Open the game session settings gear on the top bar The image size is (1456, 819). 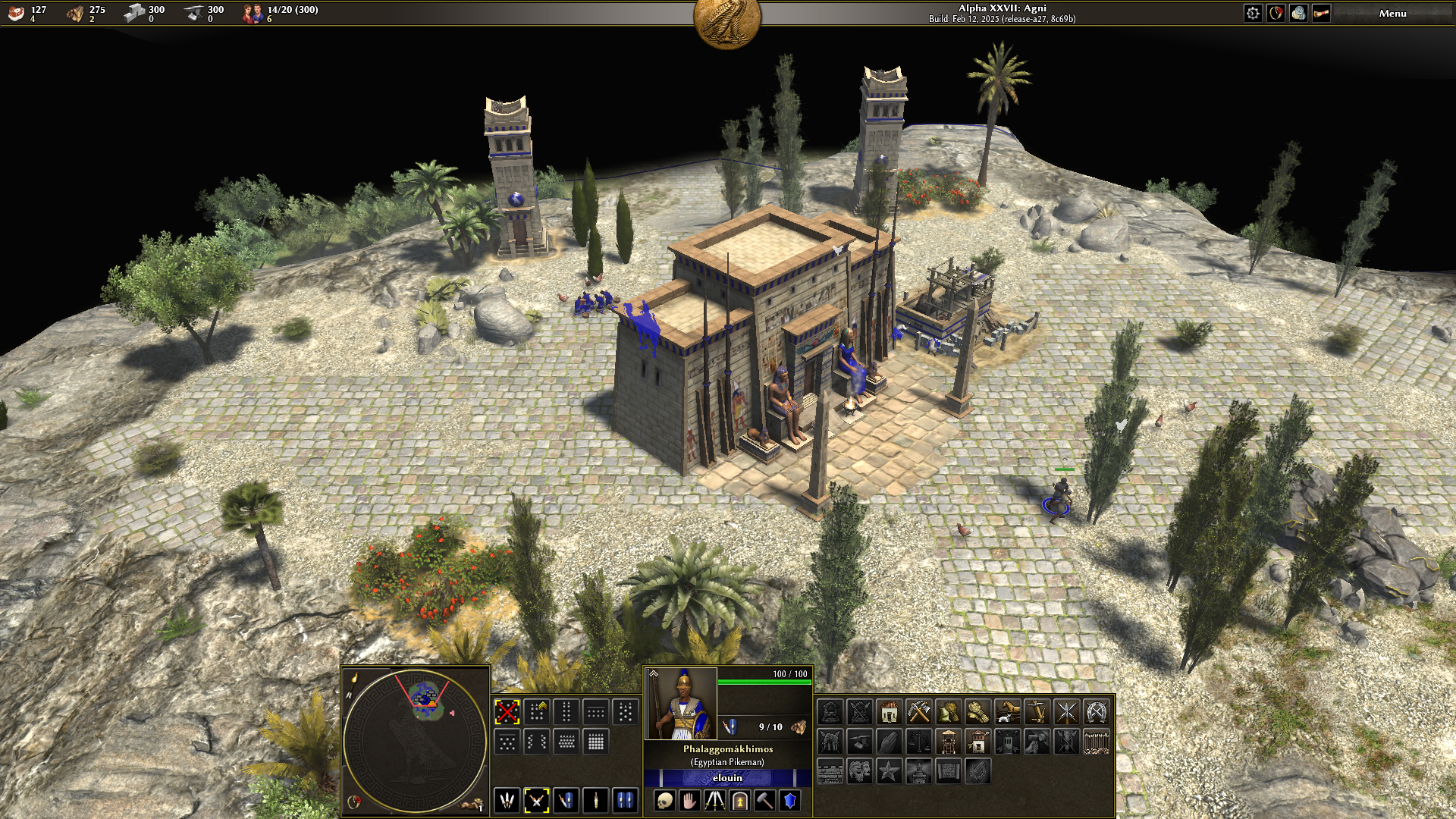pyautogui.click(x=1253, y=13)
